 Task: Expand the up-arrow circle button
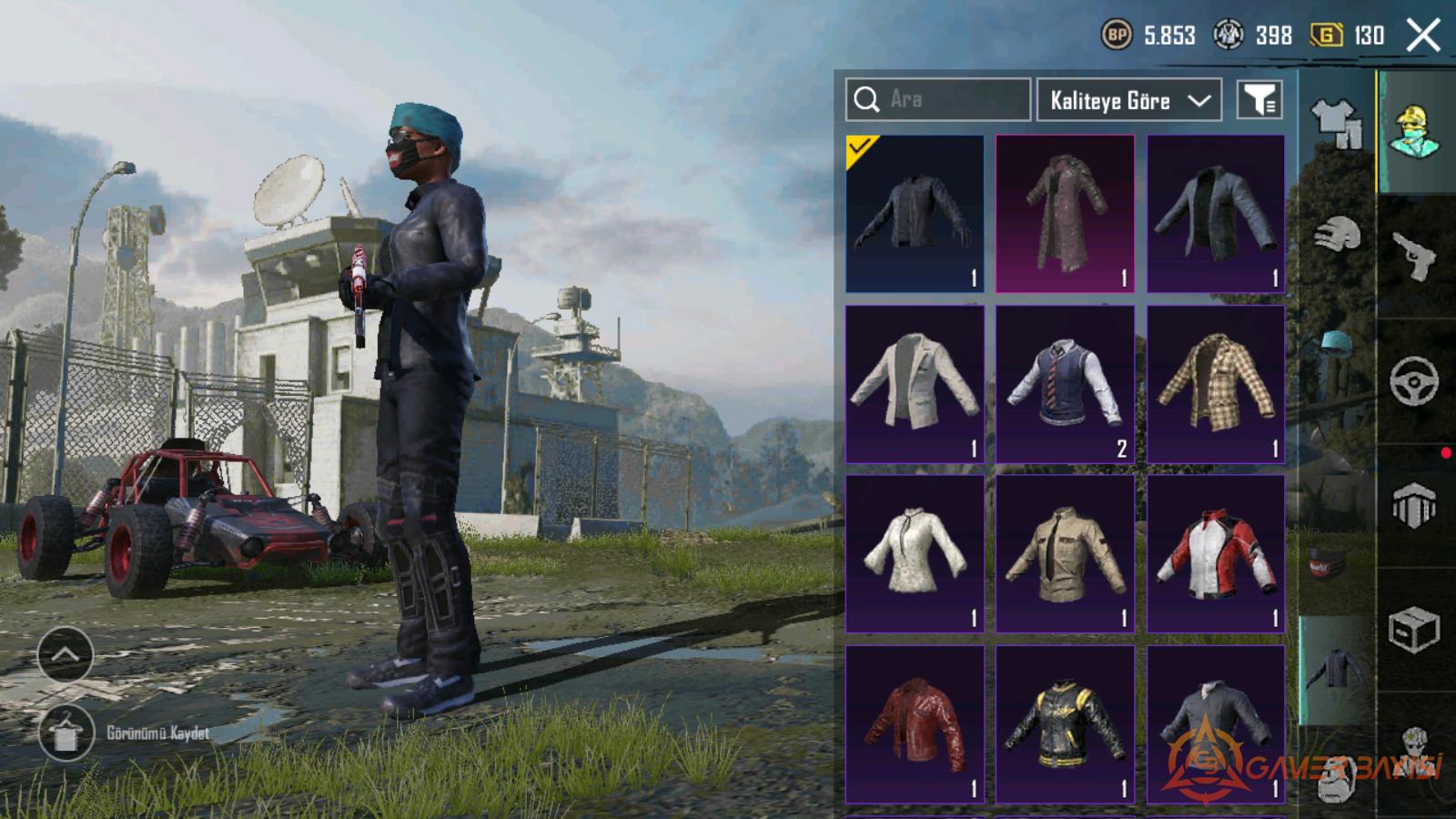coord(66,654)
